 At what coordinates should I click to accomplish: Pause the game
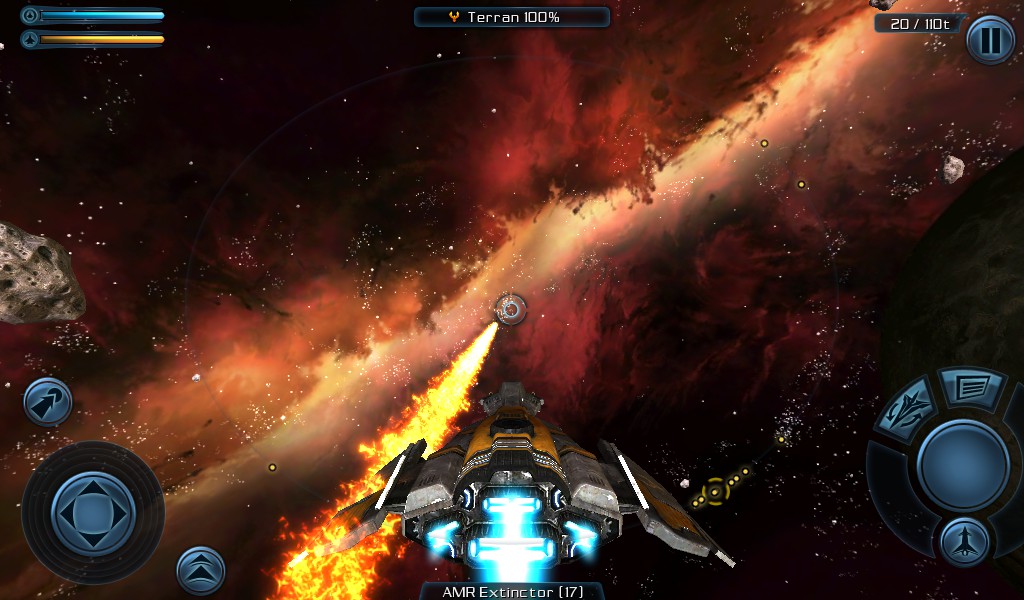(x=990, y=41)
